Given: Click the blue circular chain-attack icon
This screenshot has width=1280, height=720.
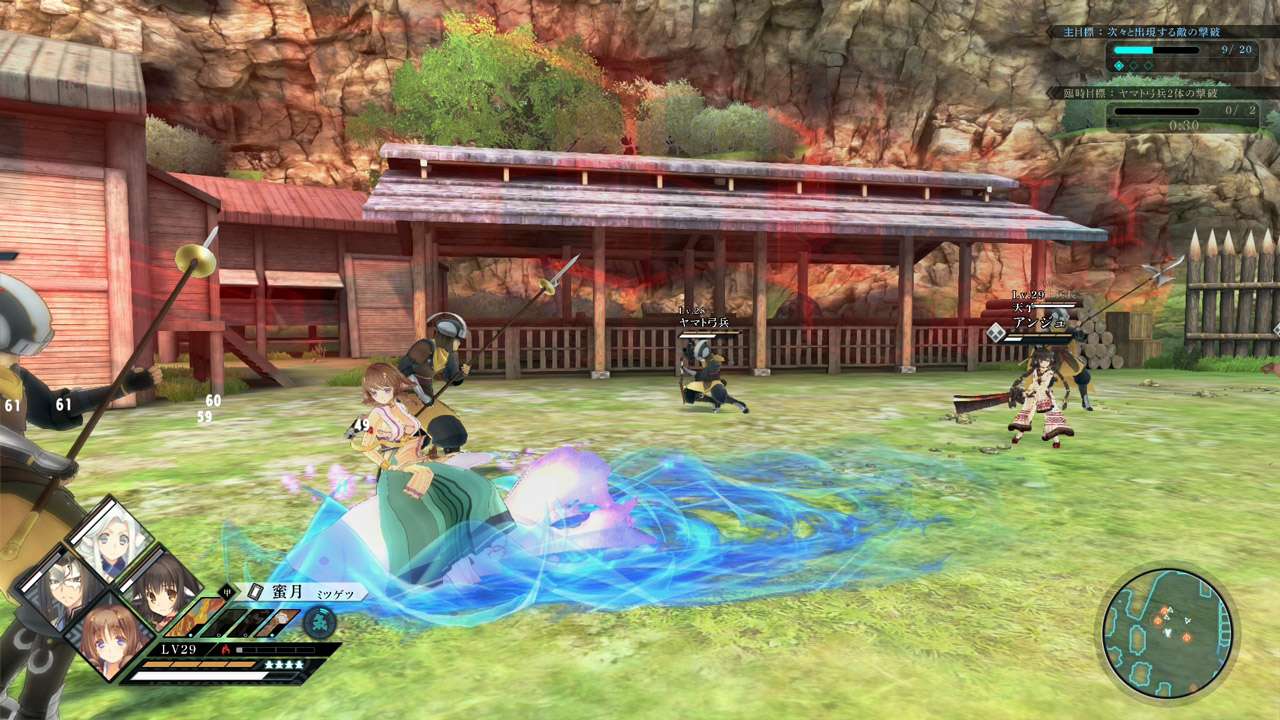Looking at the screenshot, I should click(x=319, y=622).
